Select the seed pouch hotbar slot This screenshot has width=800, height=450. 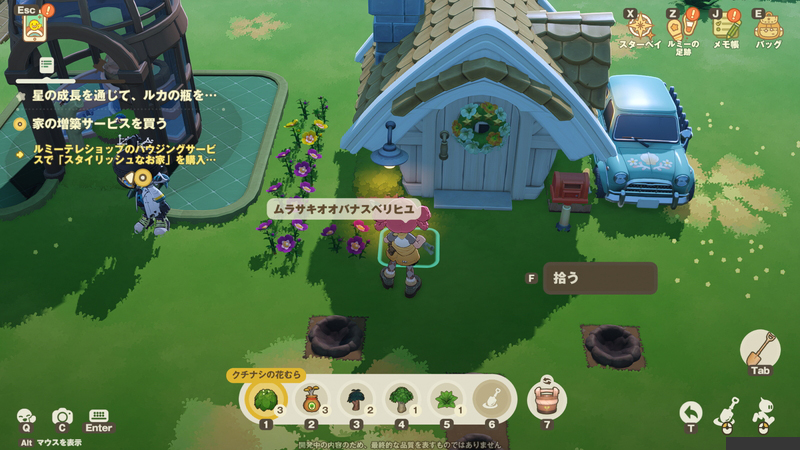pos(311,399)
